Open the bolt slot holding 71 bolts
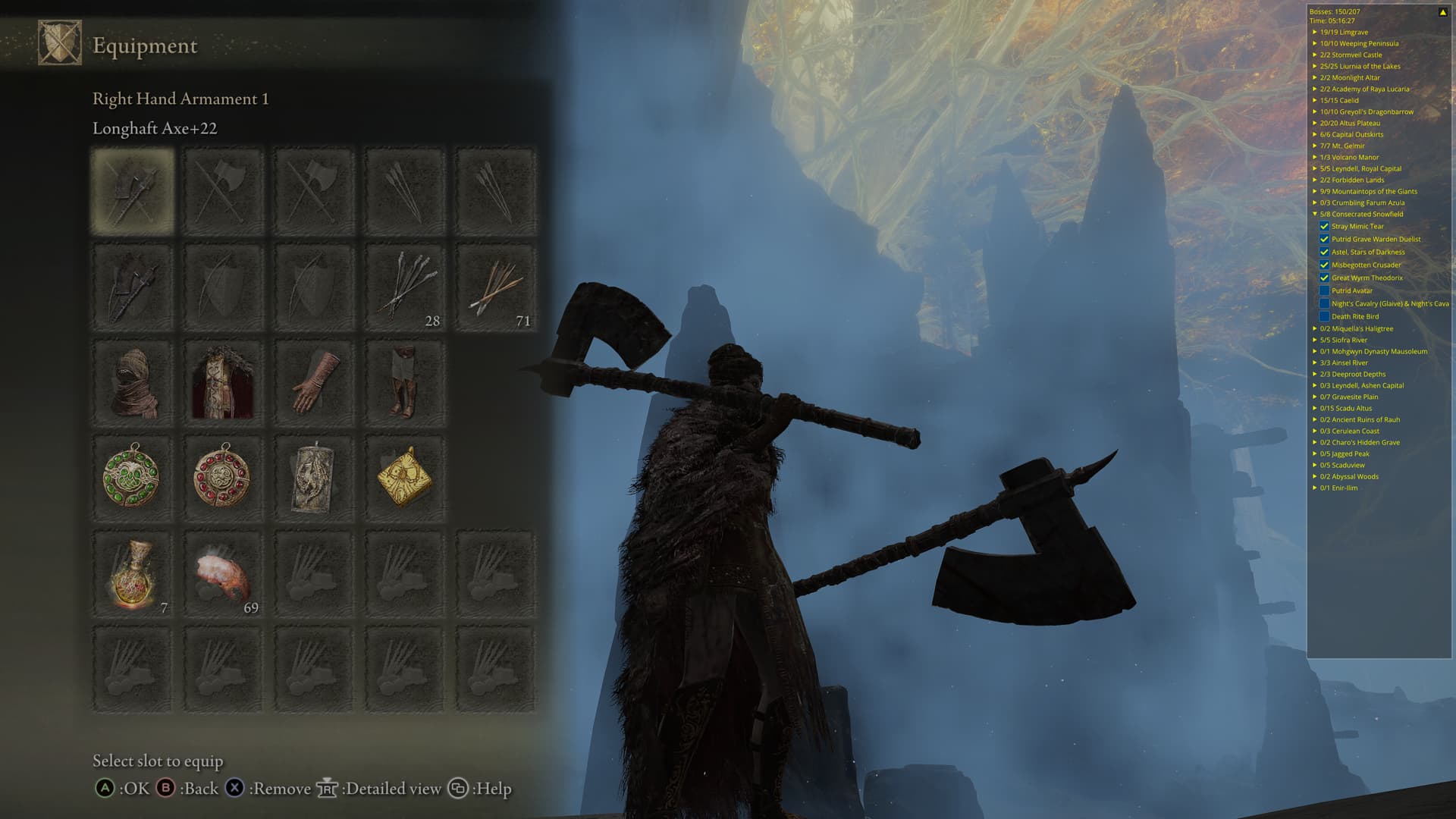Screen dimensions: 1456x819 point(496,287)
